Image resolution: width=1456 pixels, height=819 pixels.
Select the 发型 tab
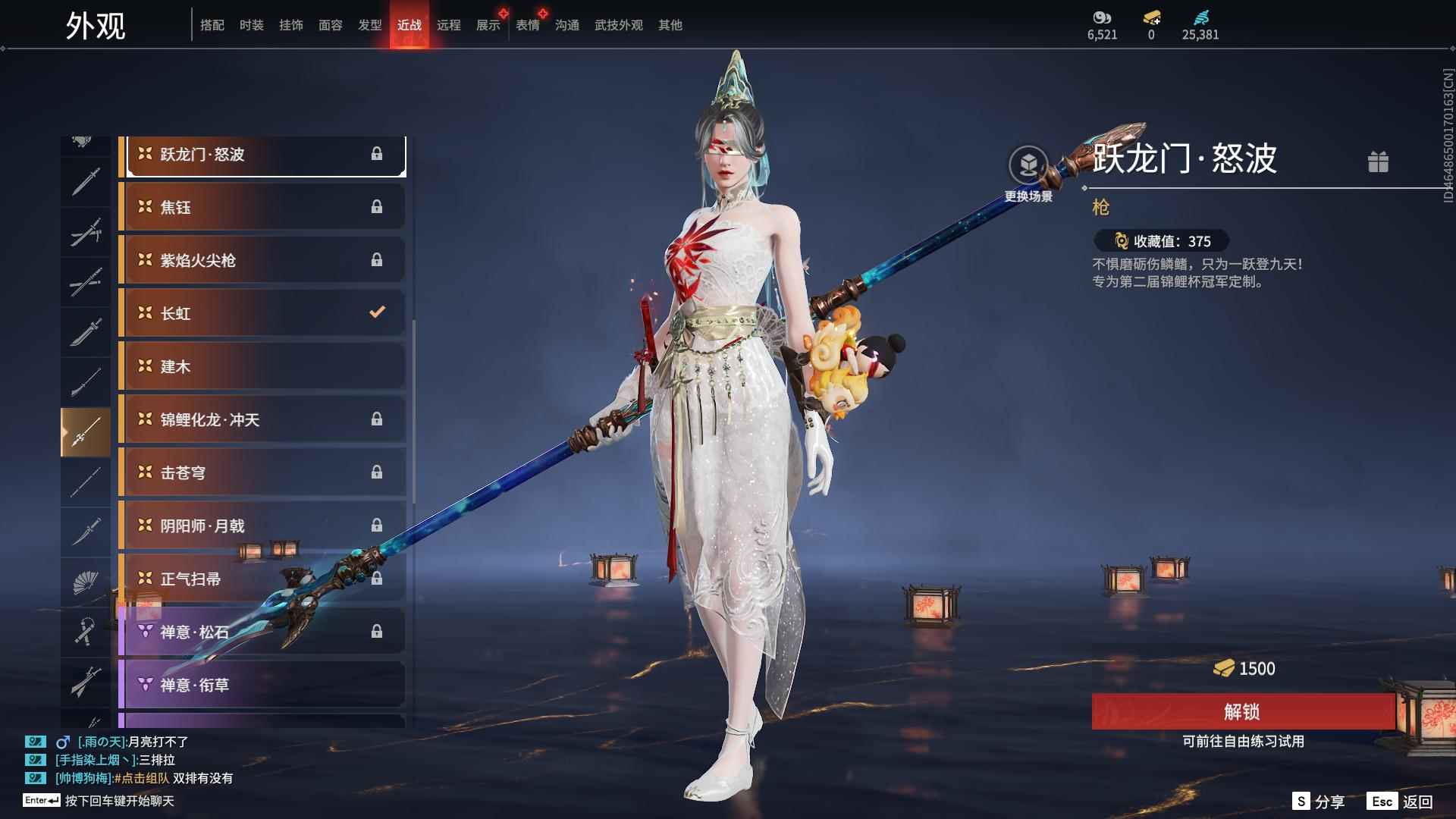point(369,25)
